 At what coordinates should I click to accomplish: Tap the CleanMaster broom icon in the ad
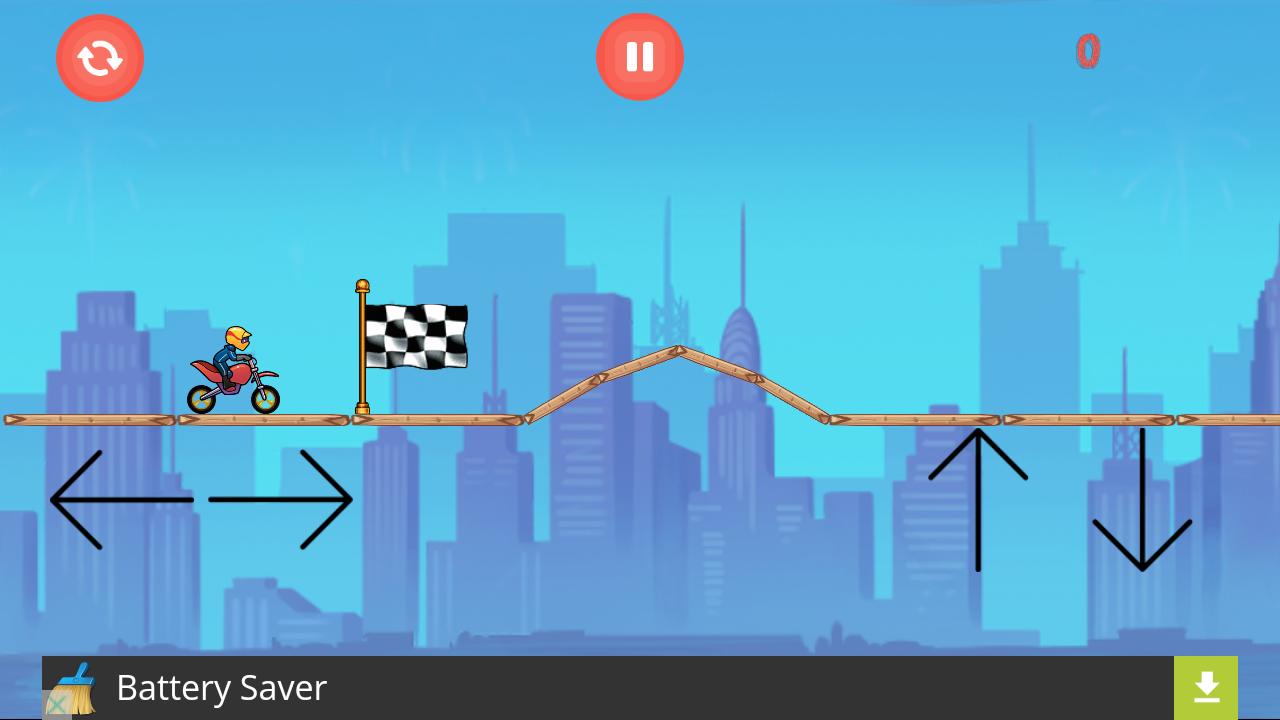tap(78, 688)
